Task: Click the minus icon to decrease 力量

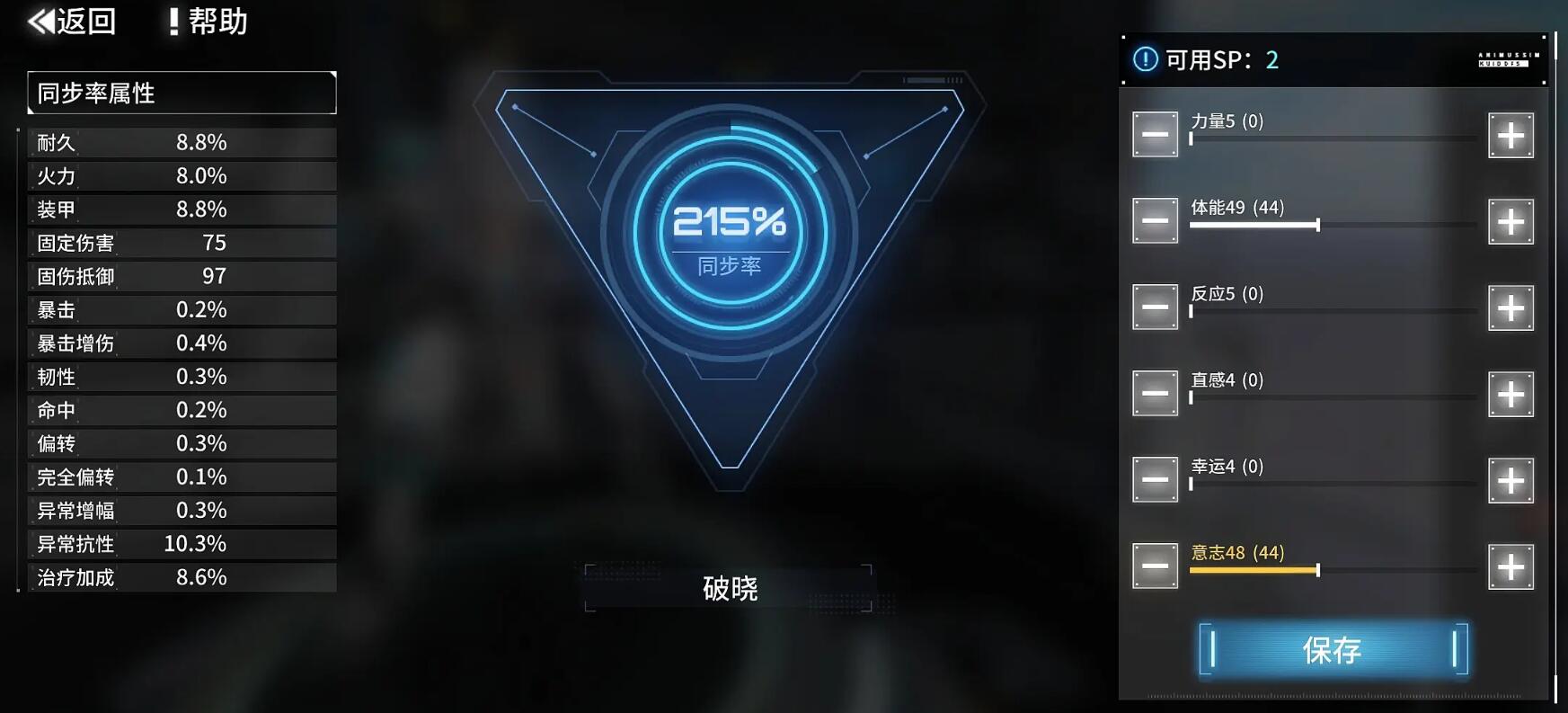Action: click(1155, 134)
